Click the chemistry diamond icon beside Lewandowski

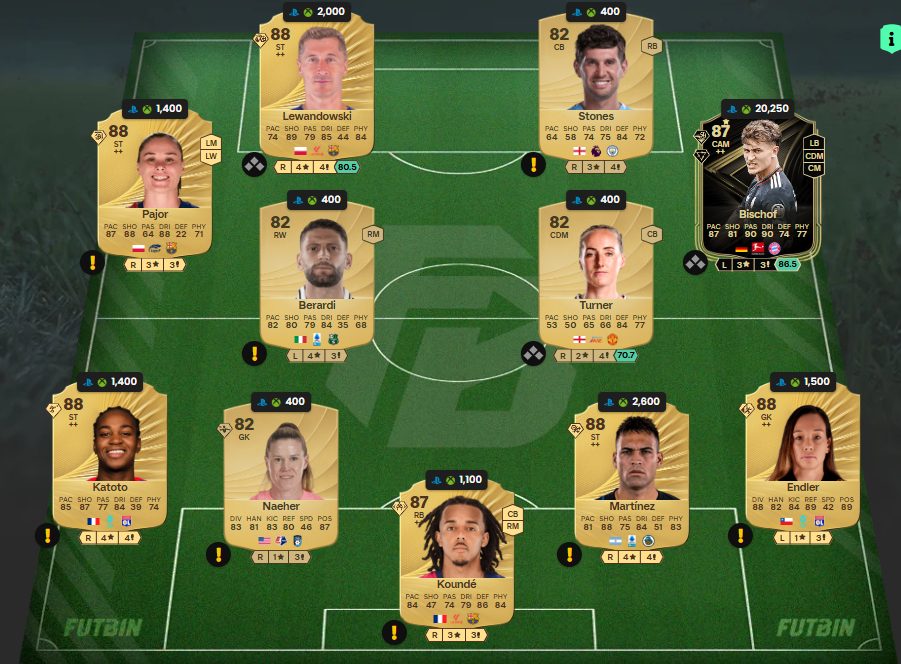[254, 165]
